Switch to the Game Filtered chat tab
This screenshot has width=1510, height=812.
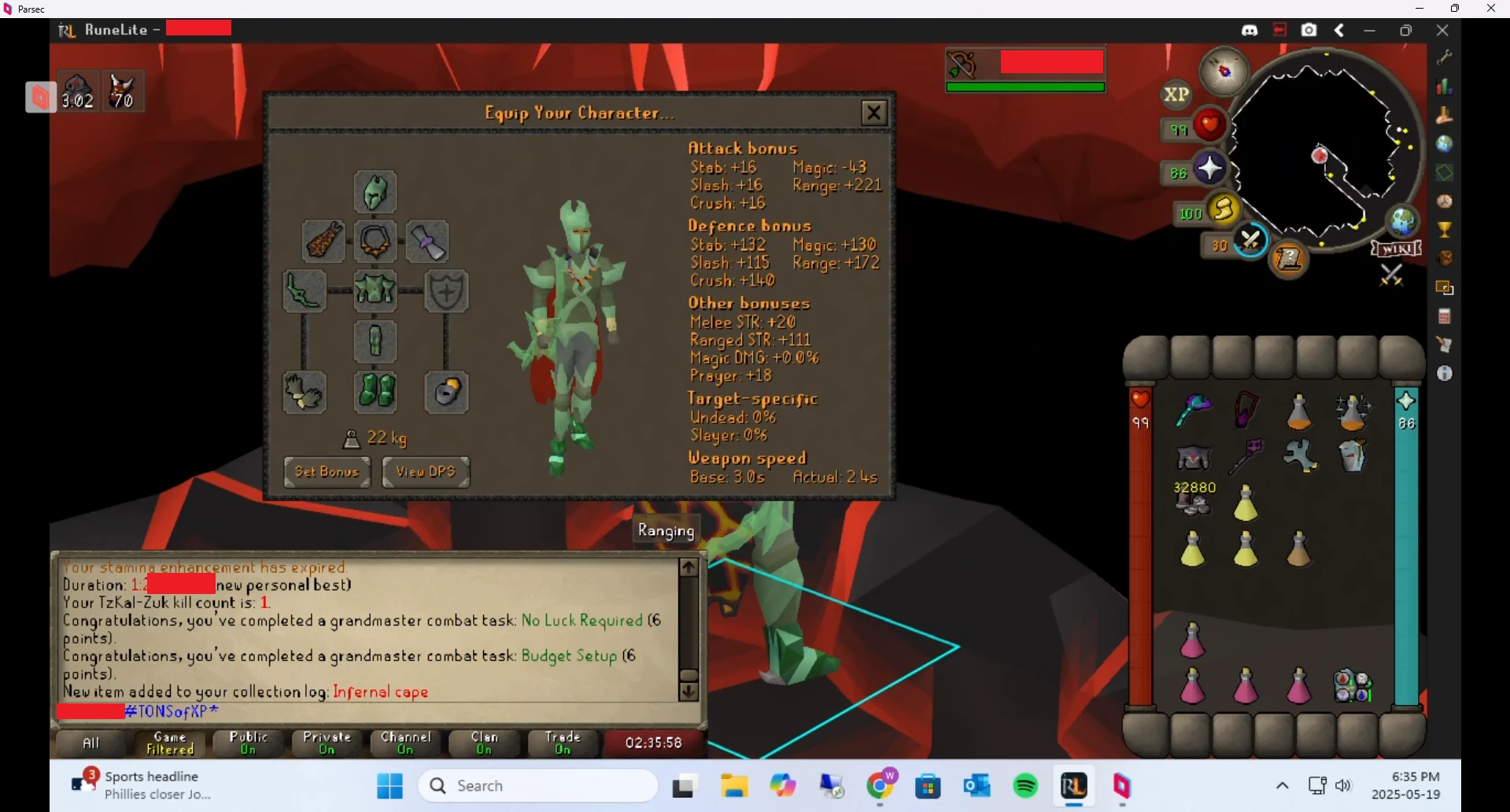(168, 743)
